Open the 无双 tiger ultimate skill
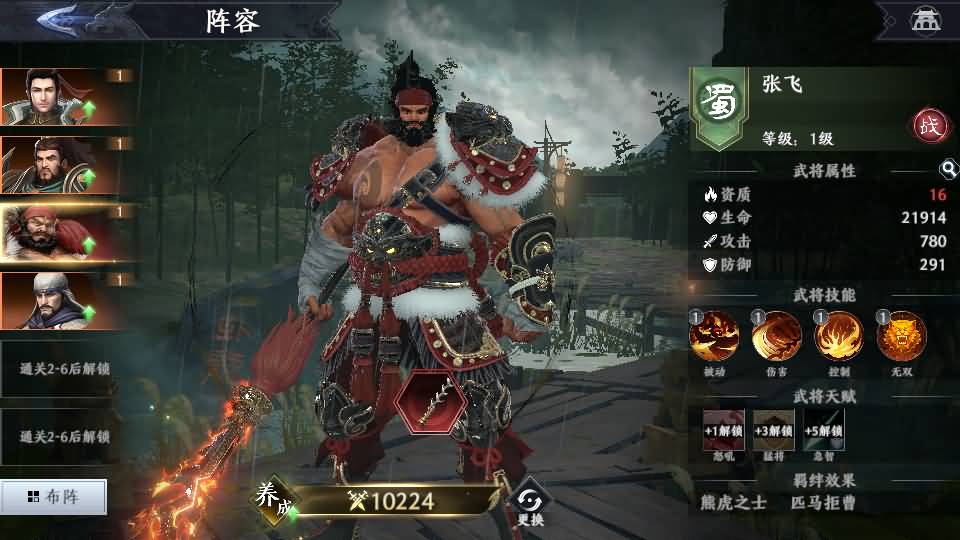Image resolution: width=960 pixels, height=540 pixels. pyautogui.click(x=901, y=336)
